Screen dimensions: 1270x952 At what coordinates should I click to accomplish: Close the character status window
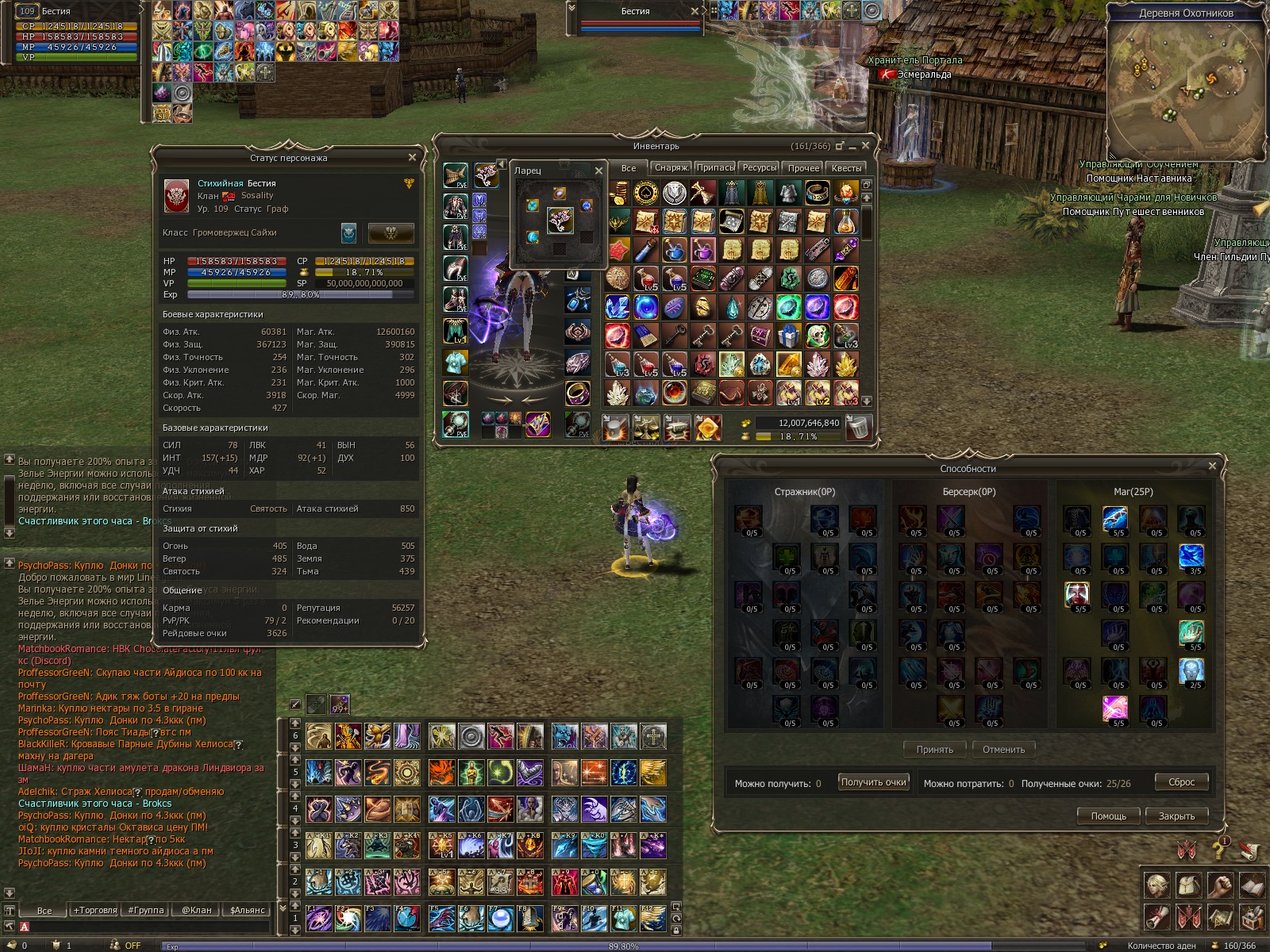[x=412, y=157]
